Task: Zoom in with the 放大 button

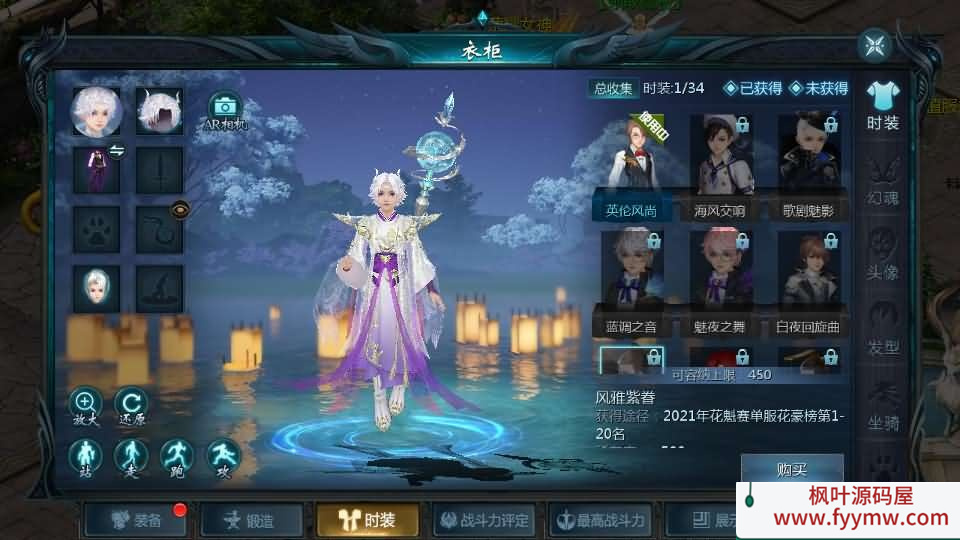Action: 85,406
